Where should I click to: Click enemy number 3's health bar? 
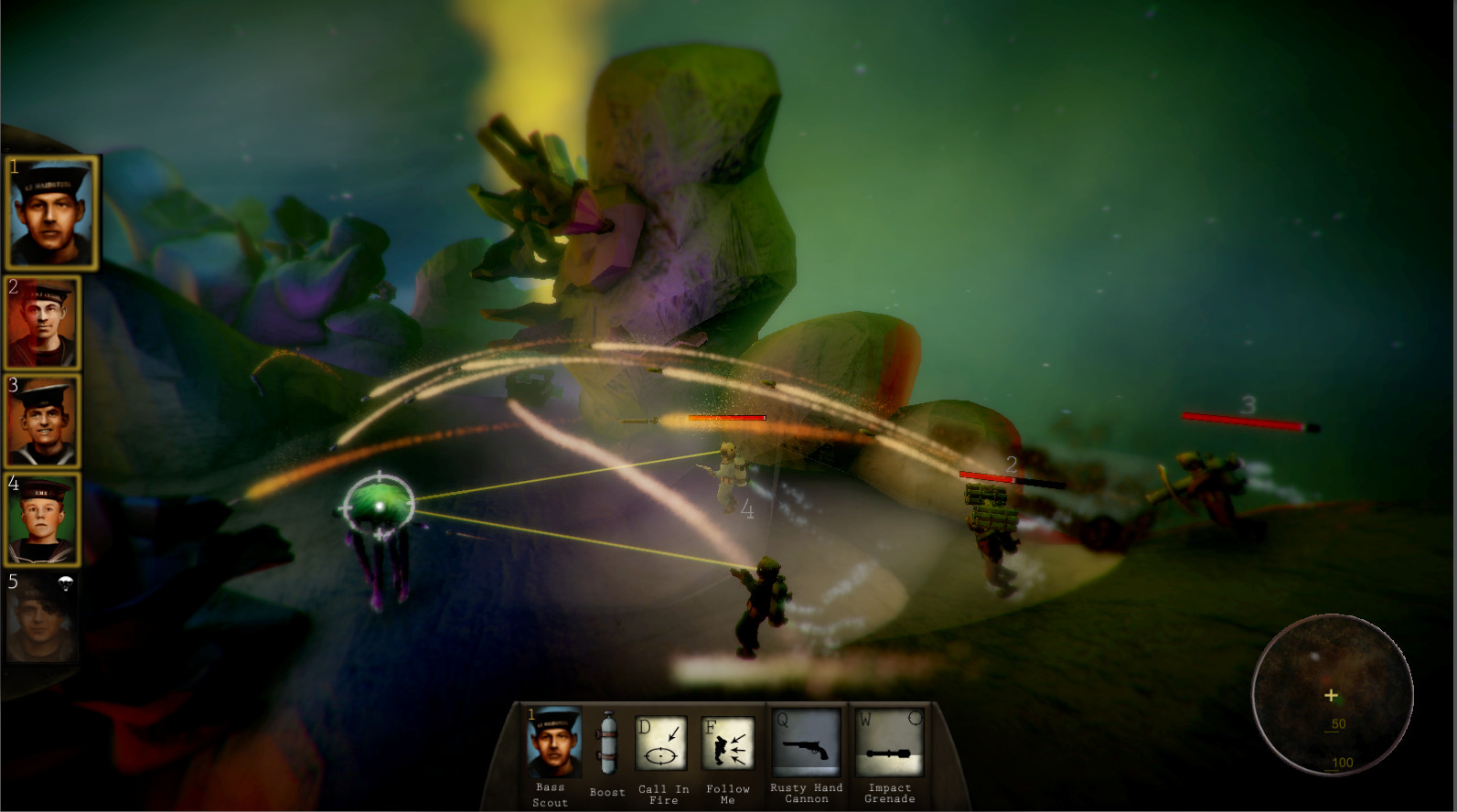(x=1244, y=419)
